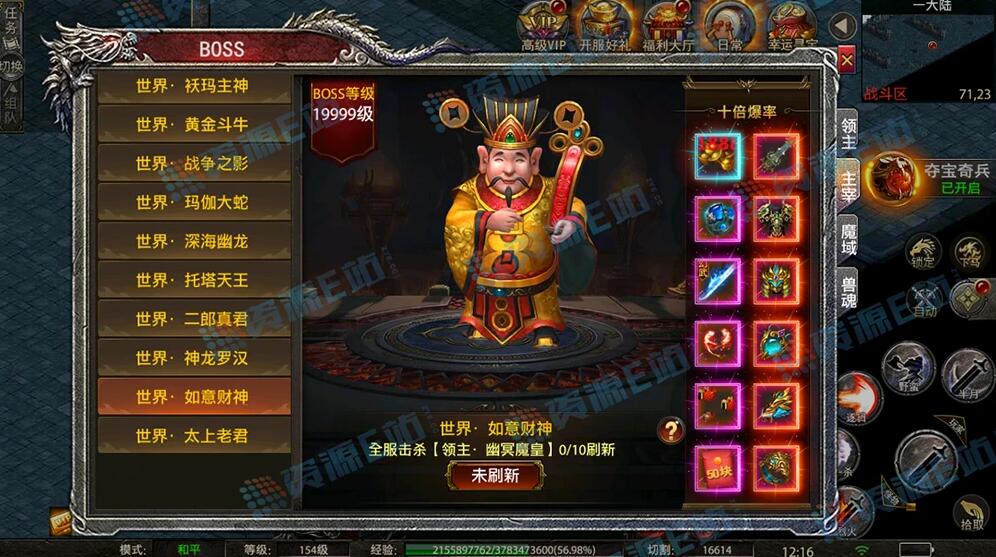Screen dimensions: 996x557
Task: Pick 世界·深海幽龙 in the boss list
Action: 193,242
